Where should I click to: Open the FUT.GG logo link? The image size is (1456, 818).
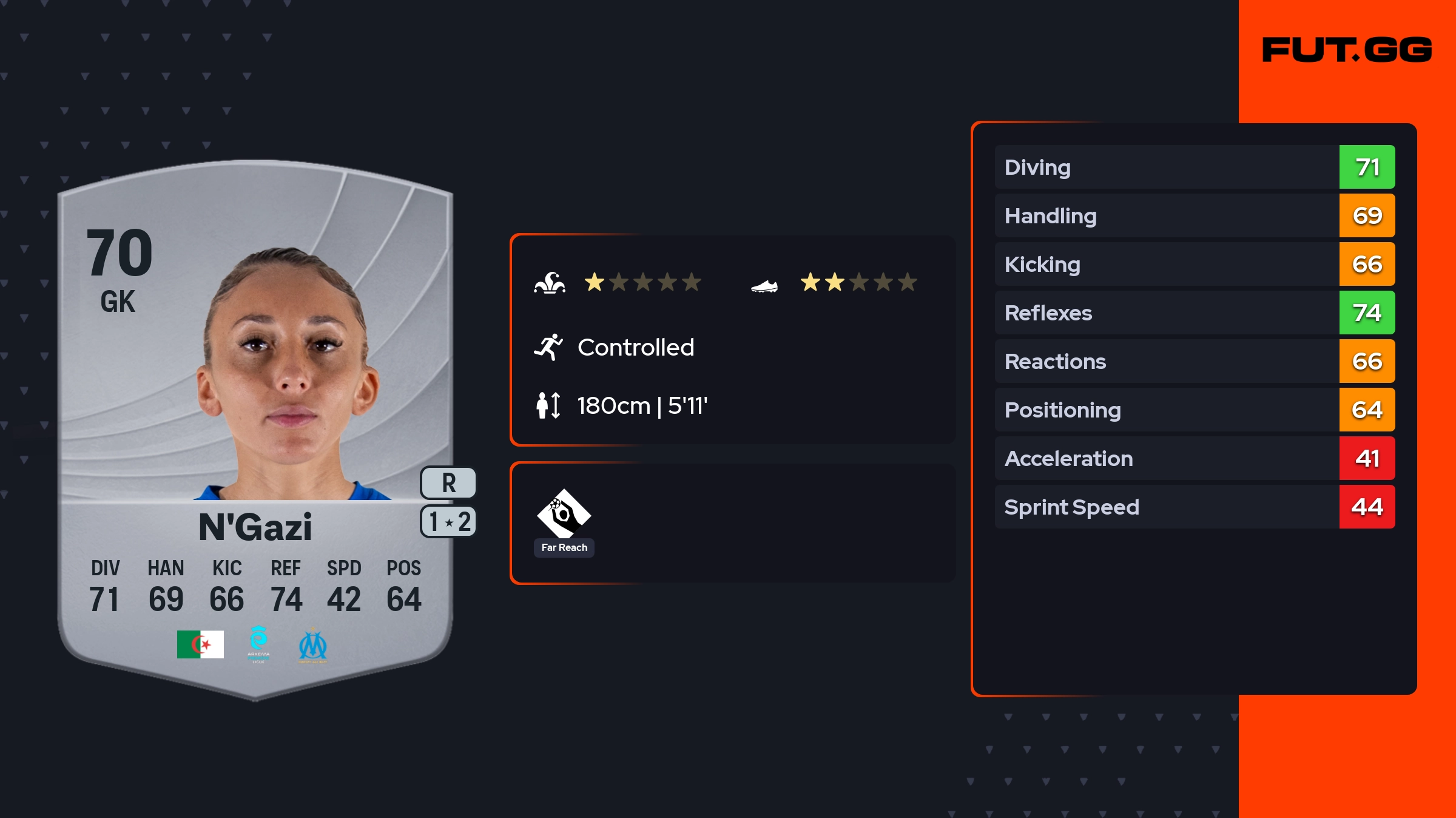click(x=1347, y=50)
